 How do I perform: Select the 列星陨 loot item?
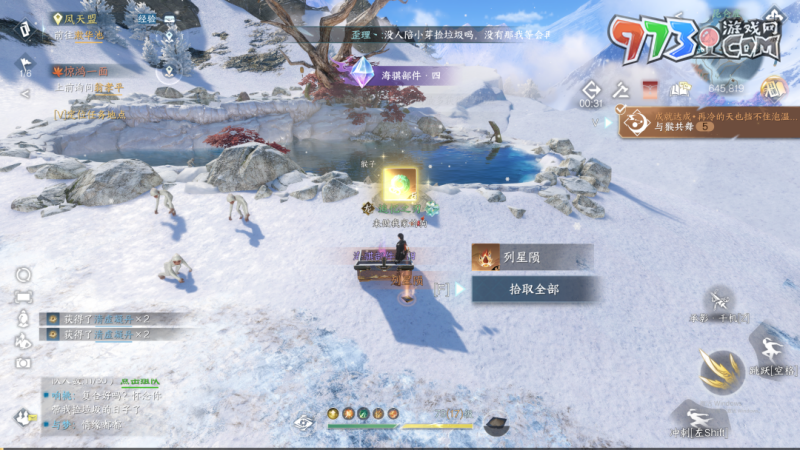(x=532, y=257)
